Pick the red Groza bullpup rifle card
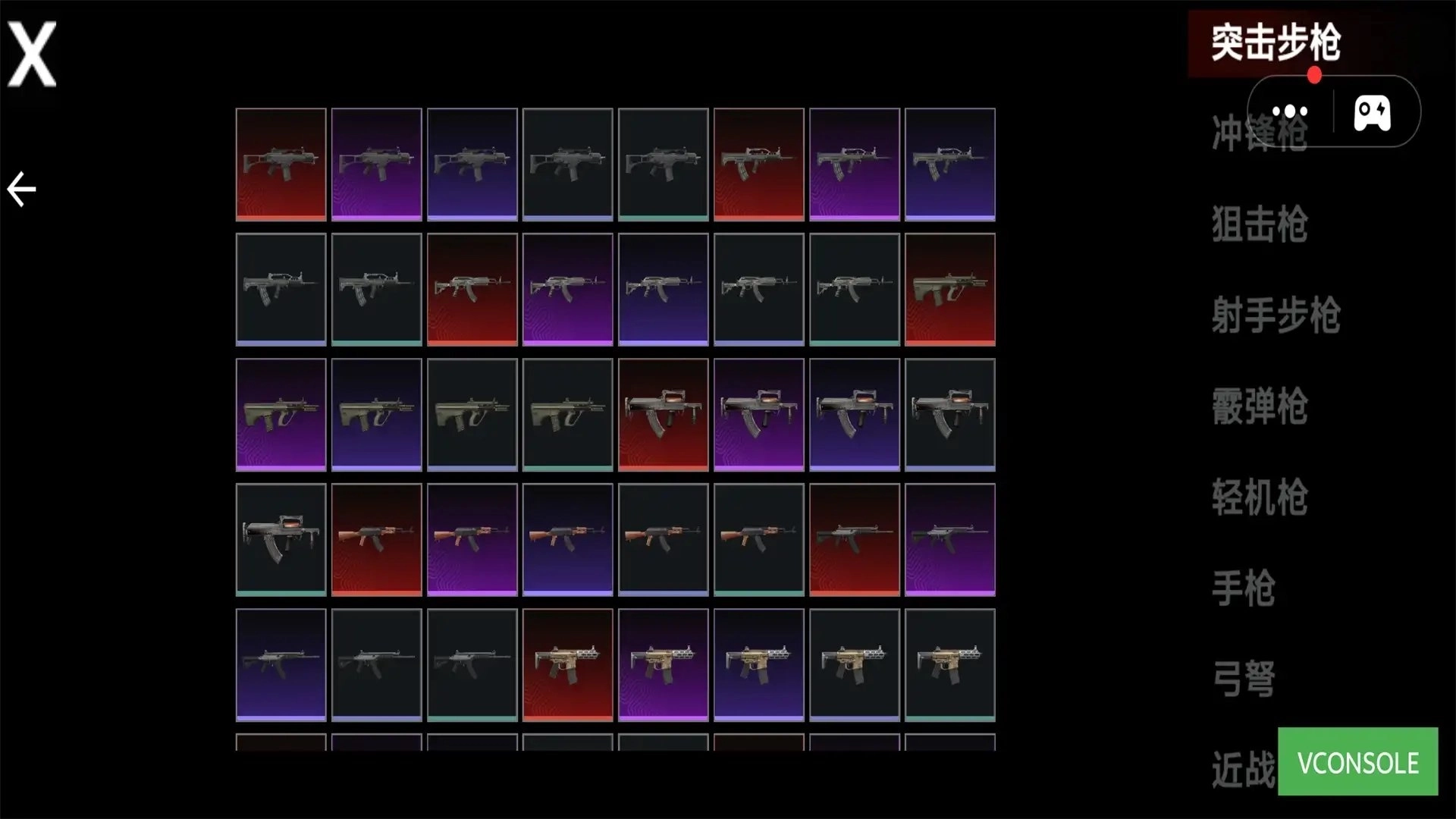This screenshot has width=1456, height=819. click(x=663, y=414)
